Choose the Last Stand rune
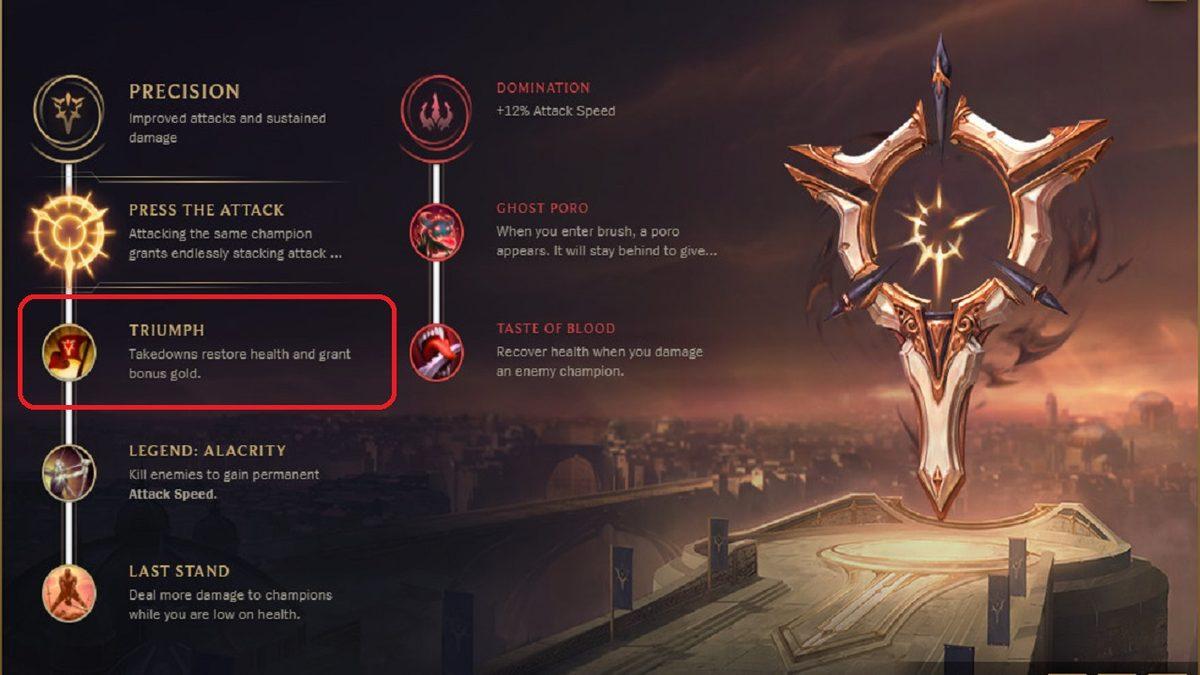 tap(69, 593)
